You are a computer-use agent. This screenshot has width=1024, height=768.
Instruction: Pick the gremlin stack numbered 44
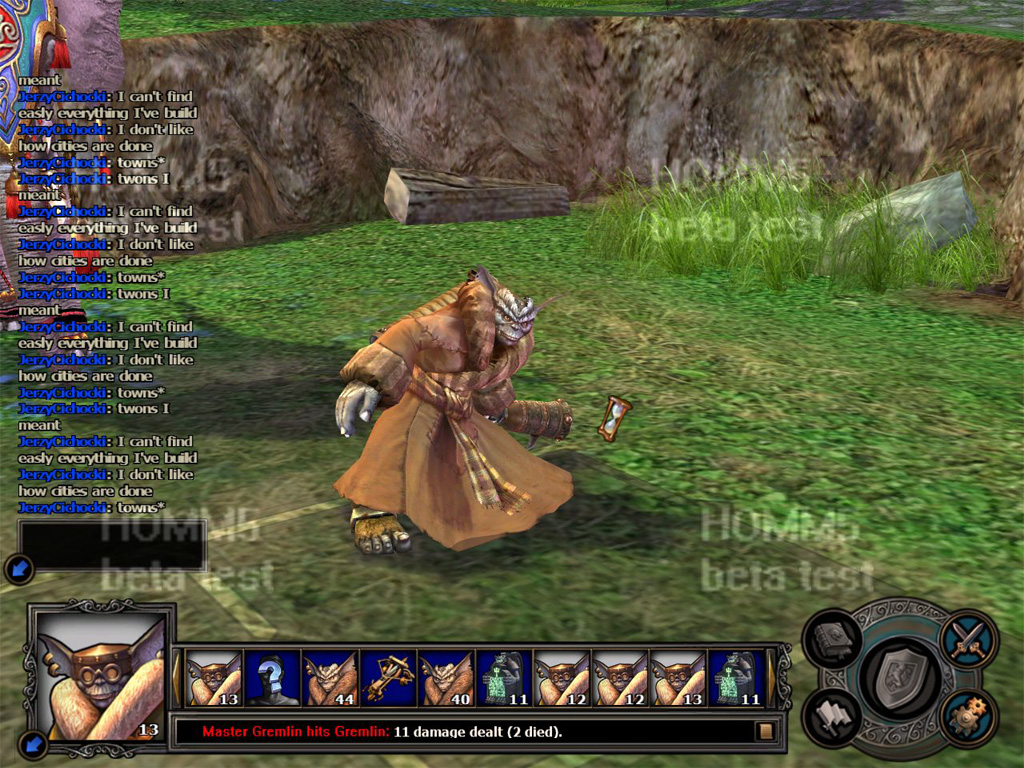tap(331, 677)
